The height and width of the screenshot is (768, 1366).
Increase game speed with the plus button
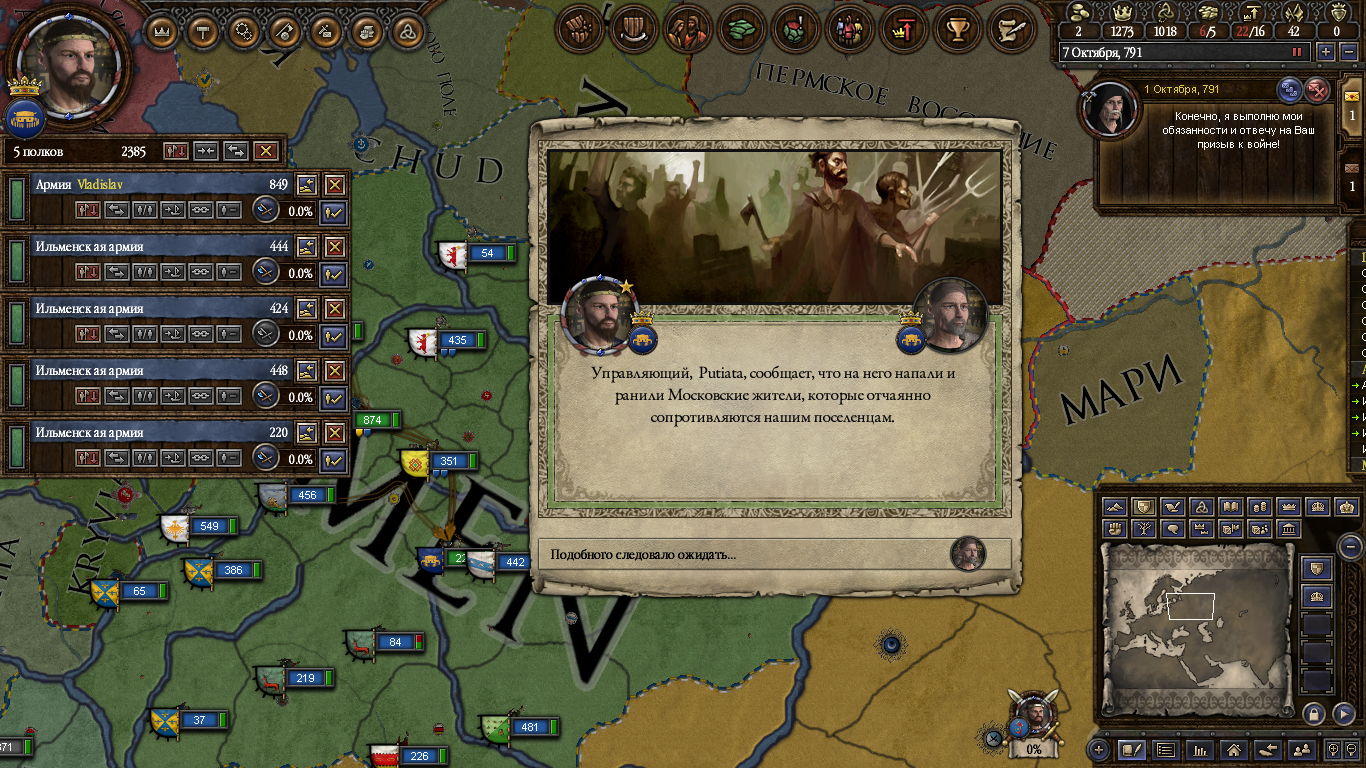coord(1326,52)
